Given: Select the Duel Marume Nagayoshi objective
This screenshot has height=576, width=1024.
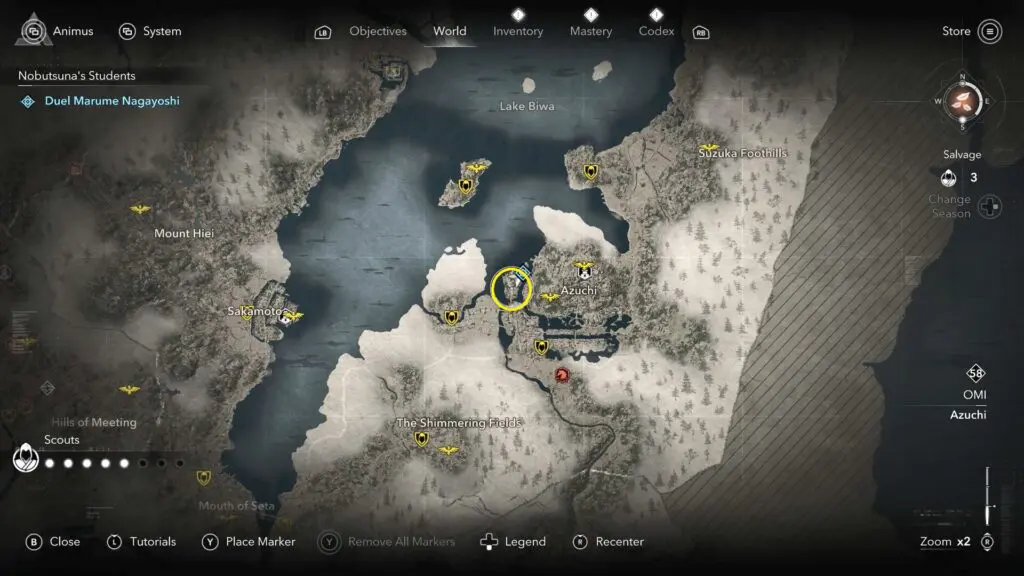Looking at the screenshot, I should click(111, 101).
